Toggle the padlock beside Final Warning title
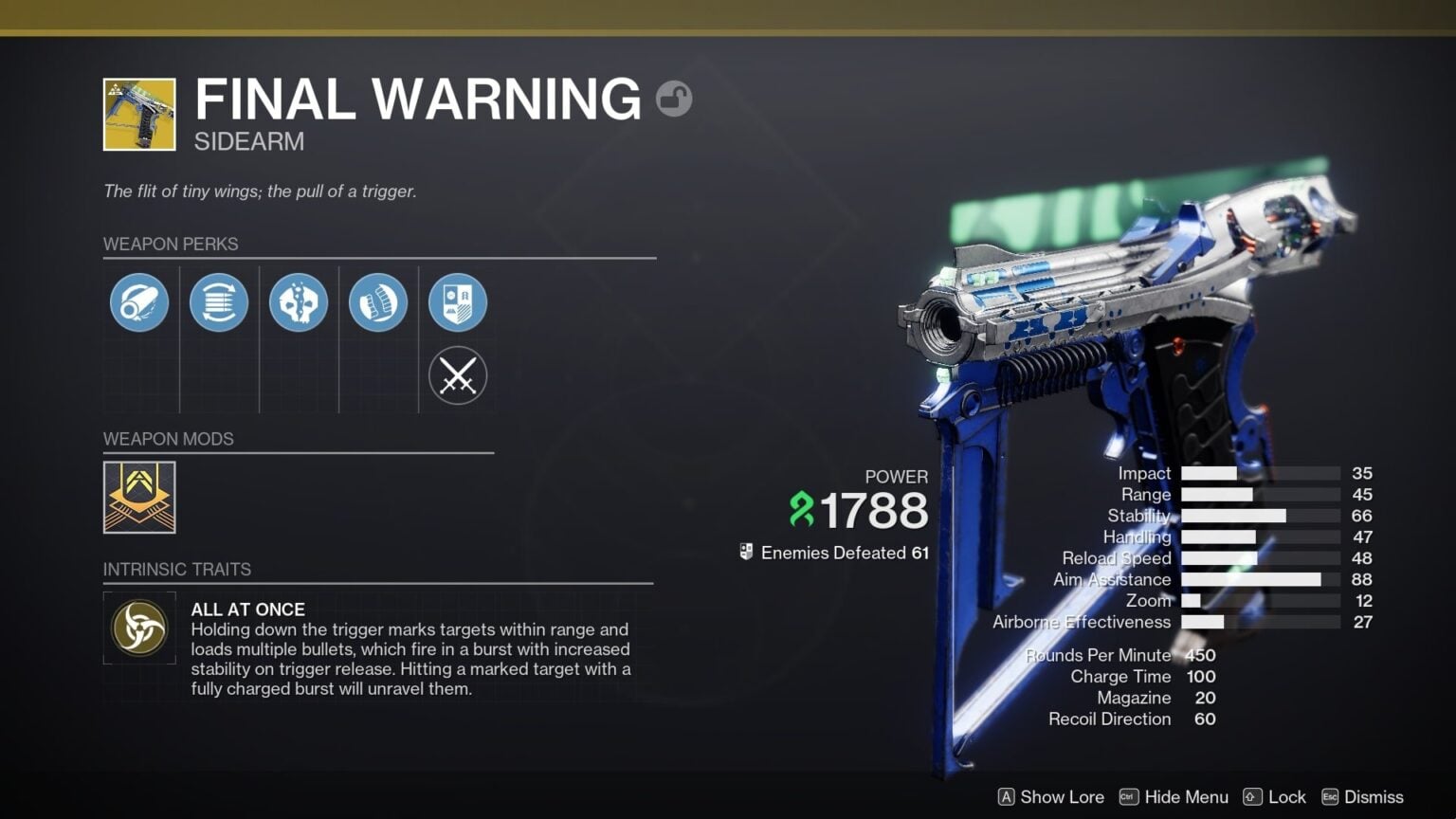 click(x=675, y=98)
